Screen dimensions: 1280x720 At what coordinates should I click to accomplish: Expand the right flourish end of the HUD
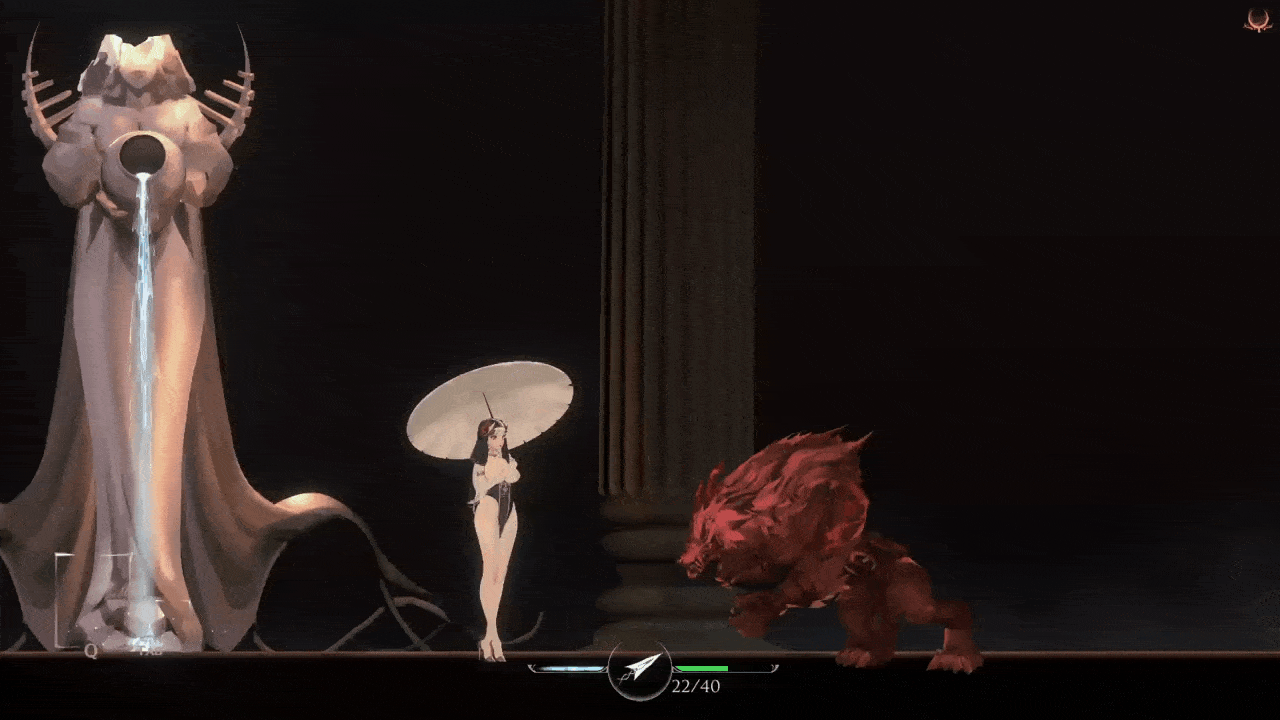click(x=773, y=667)
